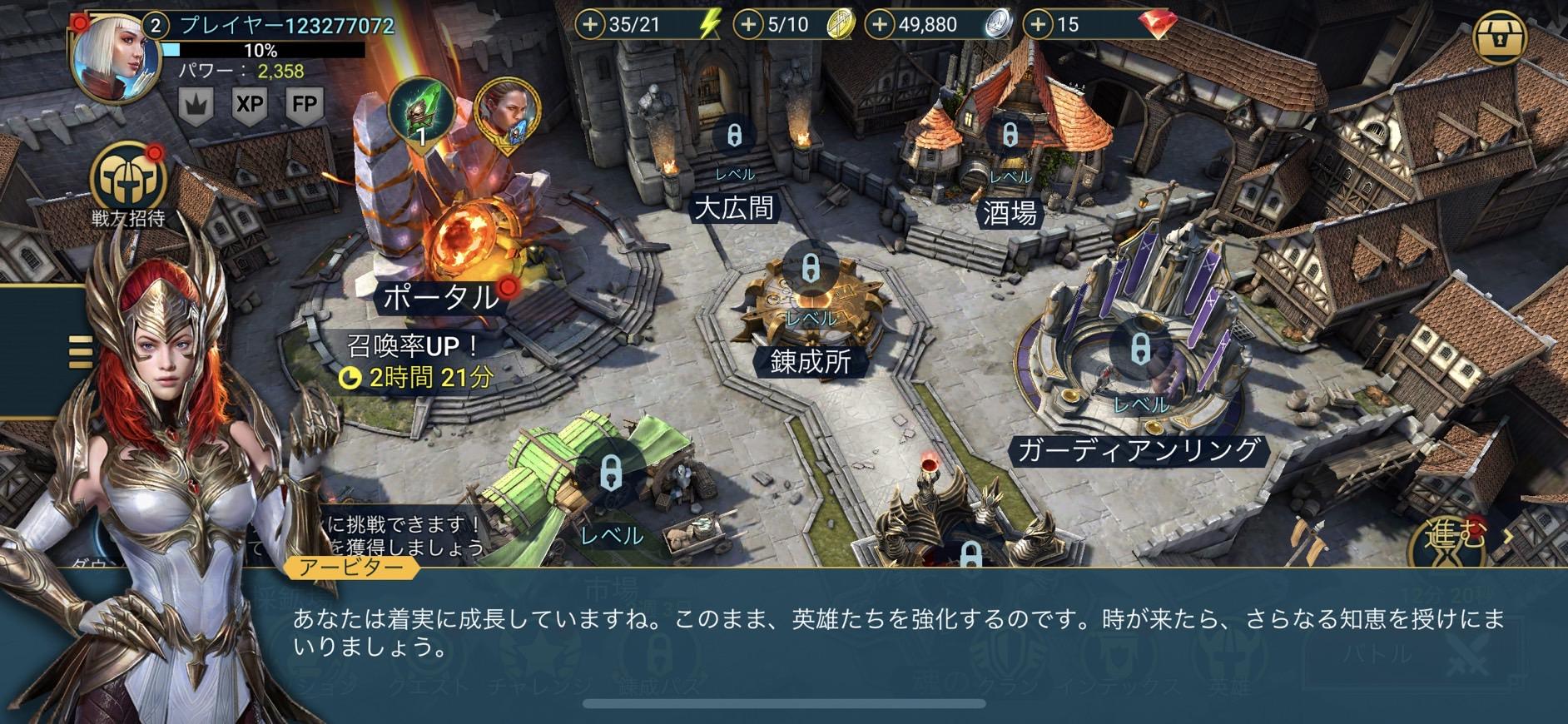Show the XP boost status
The width and height of the screenshot is (1568, 724).
point(250,105)
